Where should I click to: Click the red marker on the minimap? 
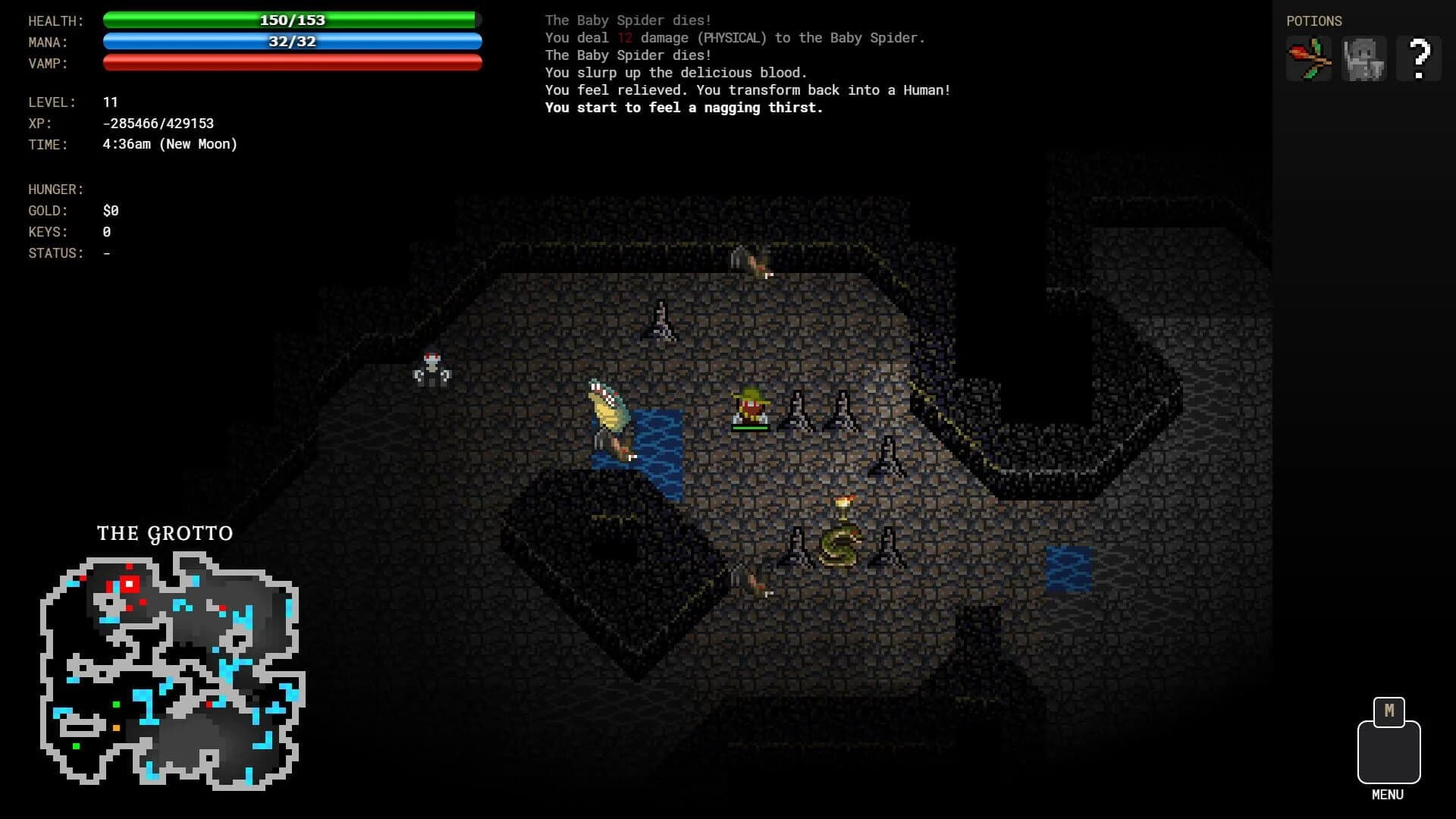[x=129, y=584]
